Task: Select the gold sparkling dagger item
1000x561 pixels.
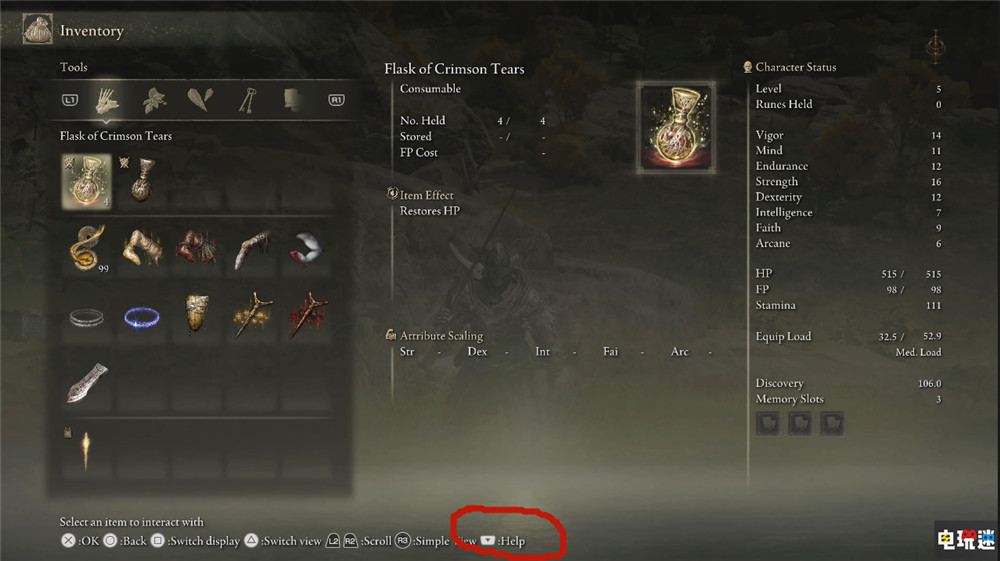Action: (x=250, y=316)
